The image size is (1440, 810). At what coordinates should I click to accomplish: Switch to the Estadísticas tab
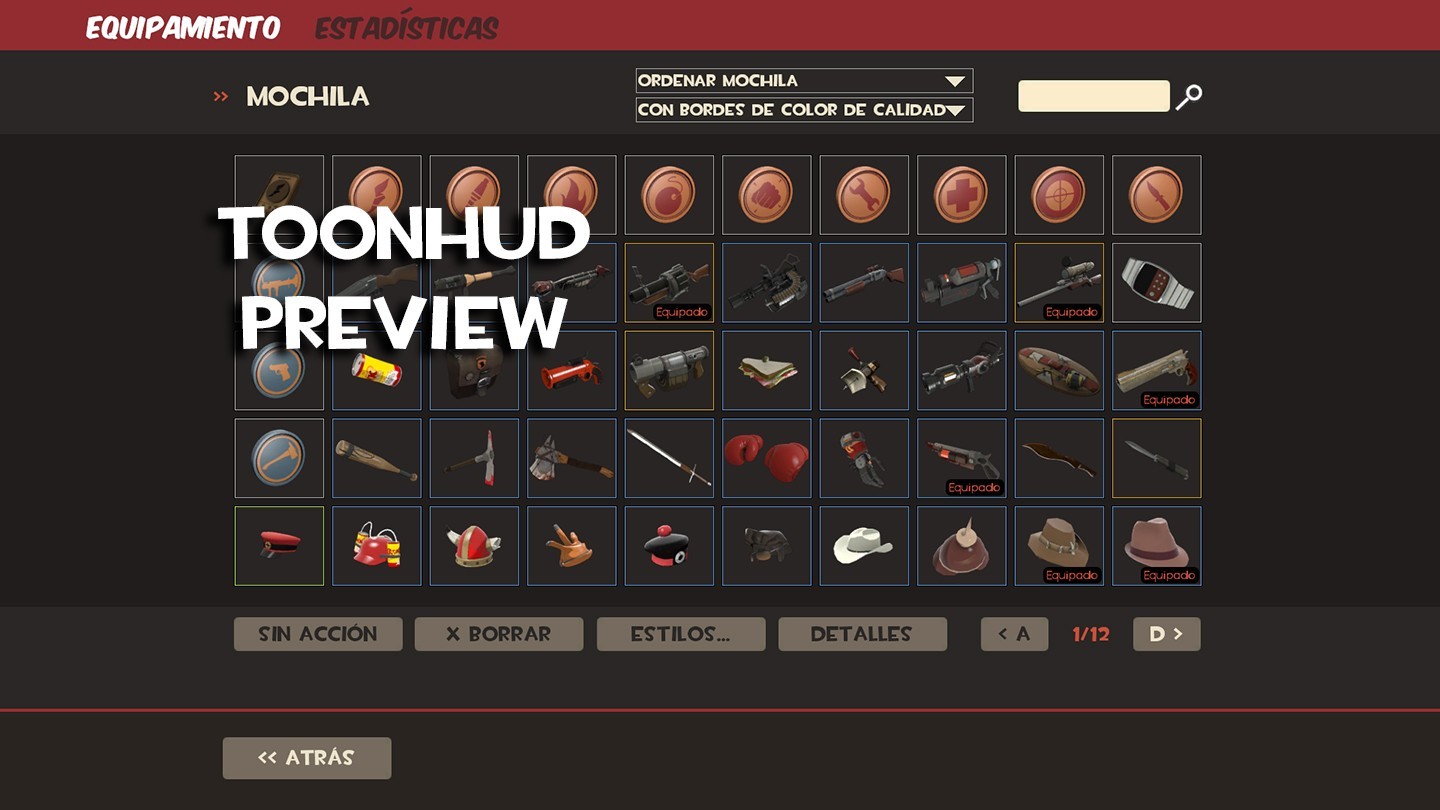[405, 27]
